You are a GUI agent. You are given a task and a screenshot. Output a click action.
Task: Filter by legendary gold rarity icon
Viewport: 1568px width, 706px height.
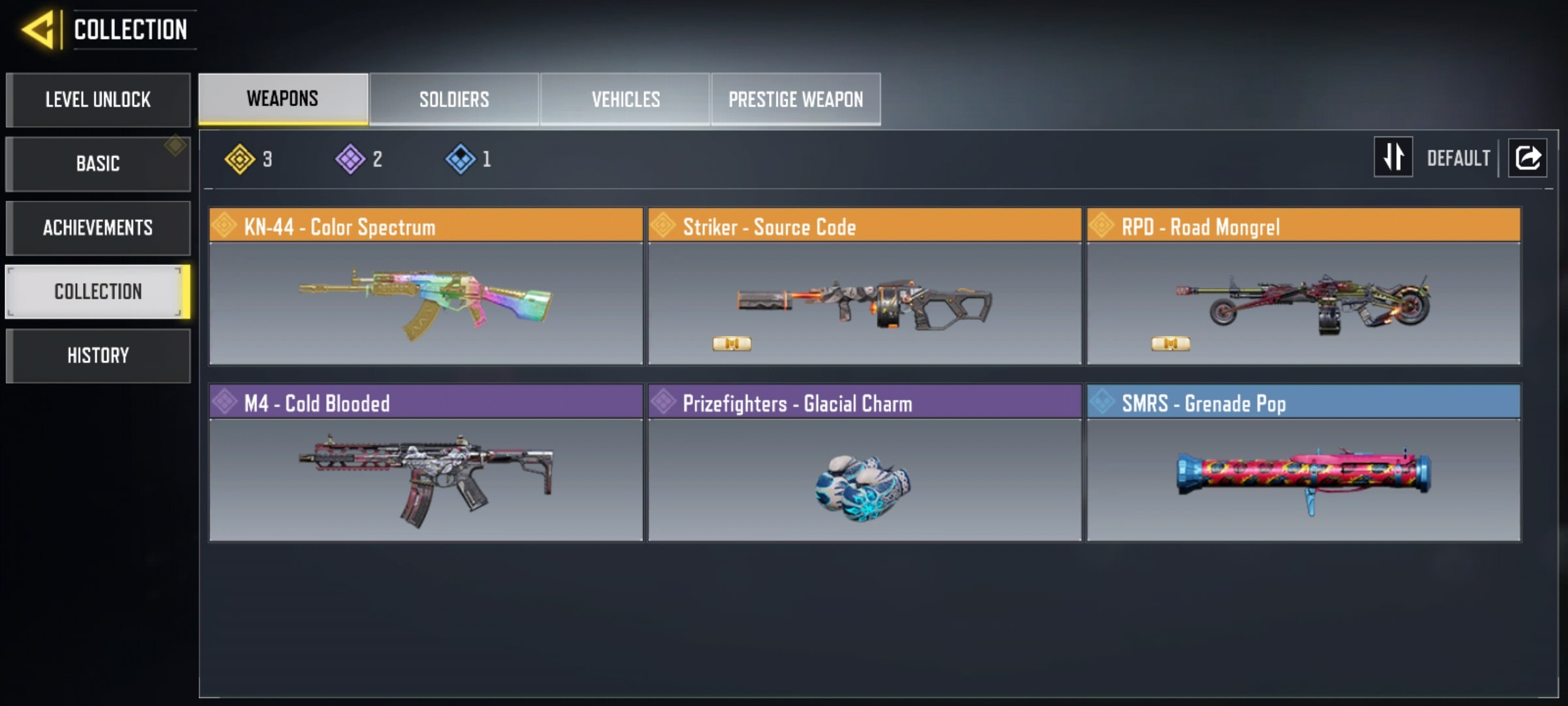240,159
